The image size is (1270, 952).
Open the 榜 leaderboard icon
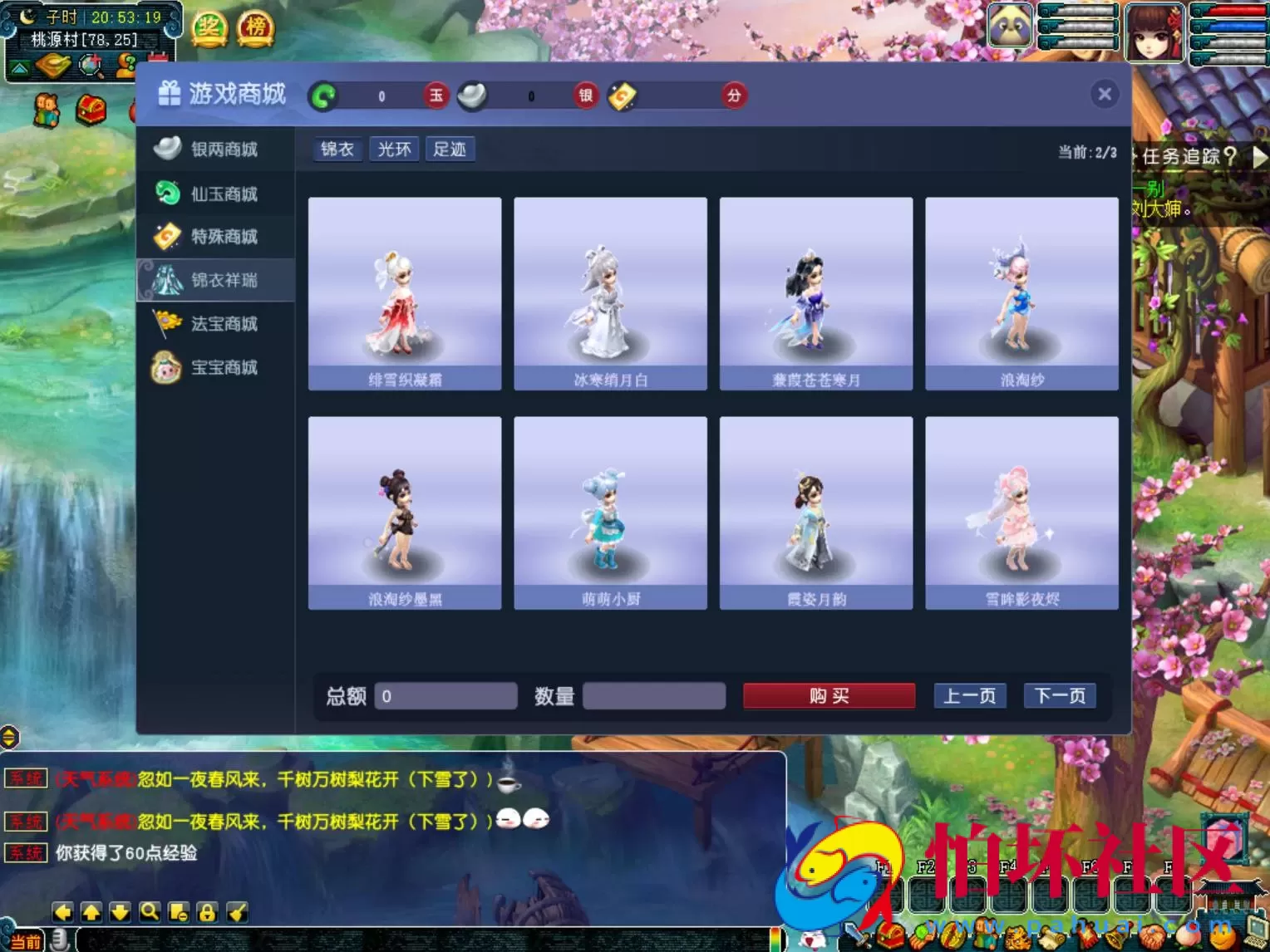coord(255,27)
